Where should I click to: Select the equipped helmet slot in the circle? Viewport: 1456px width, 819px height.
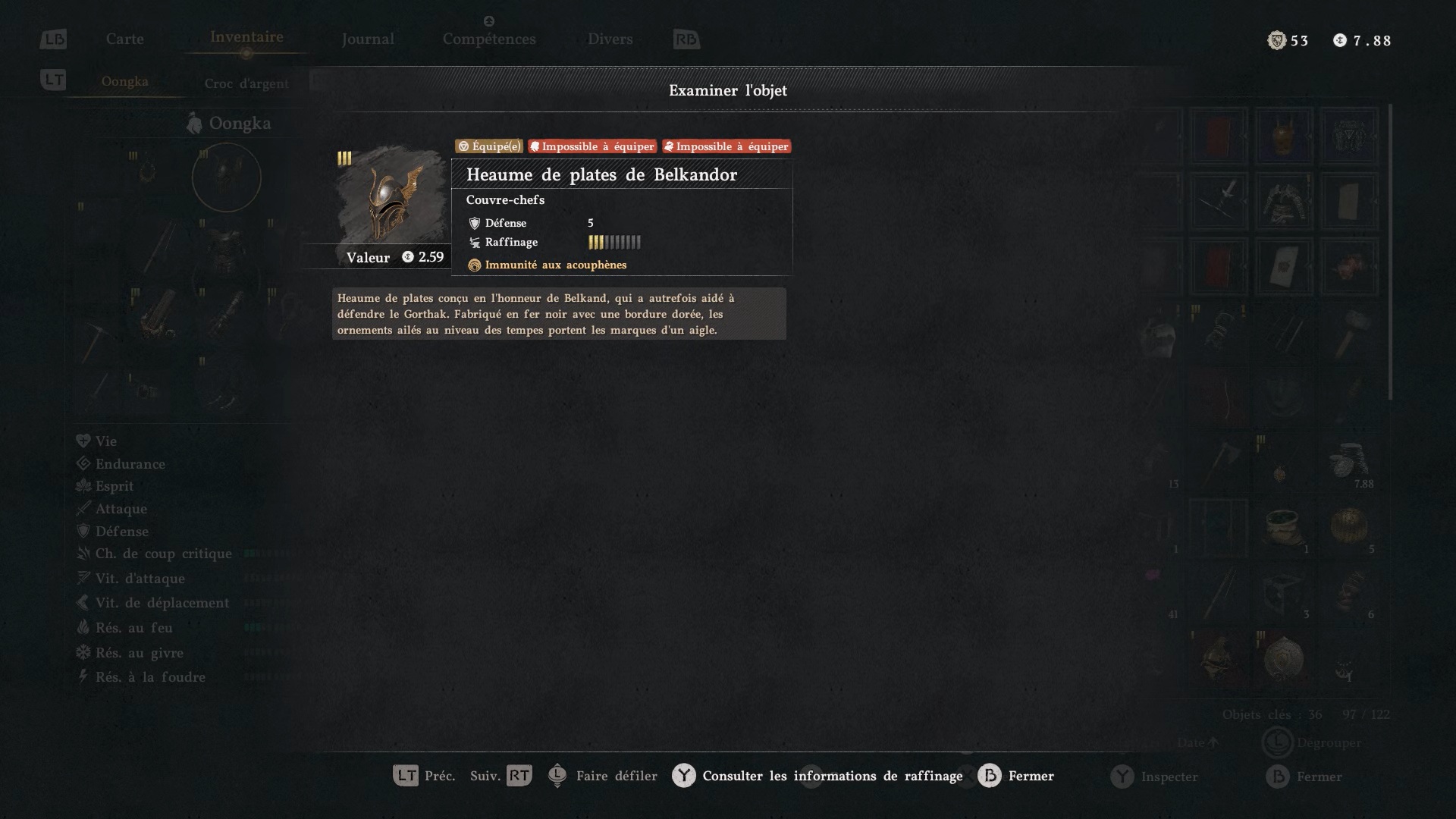[x=226, y=177]
